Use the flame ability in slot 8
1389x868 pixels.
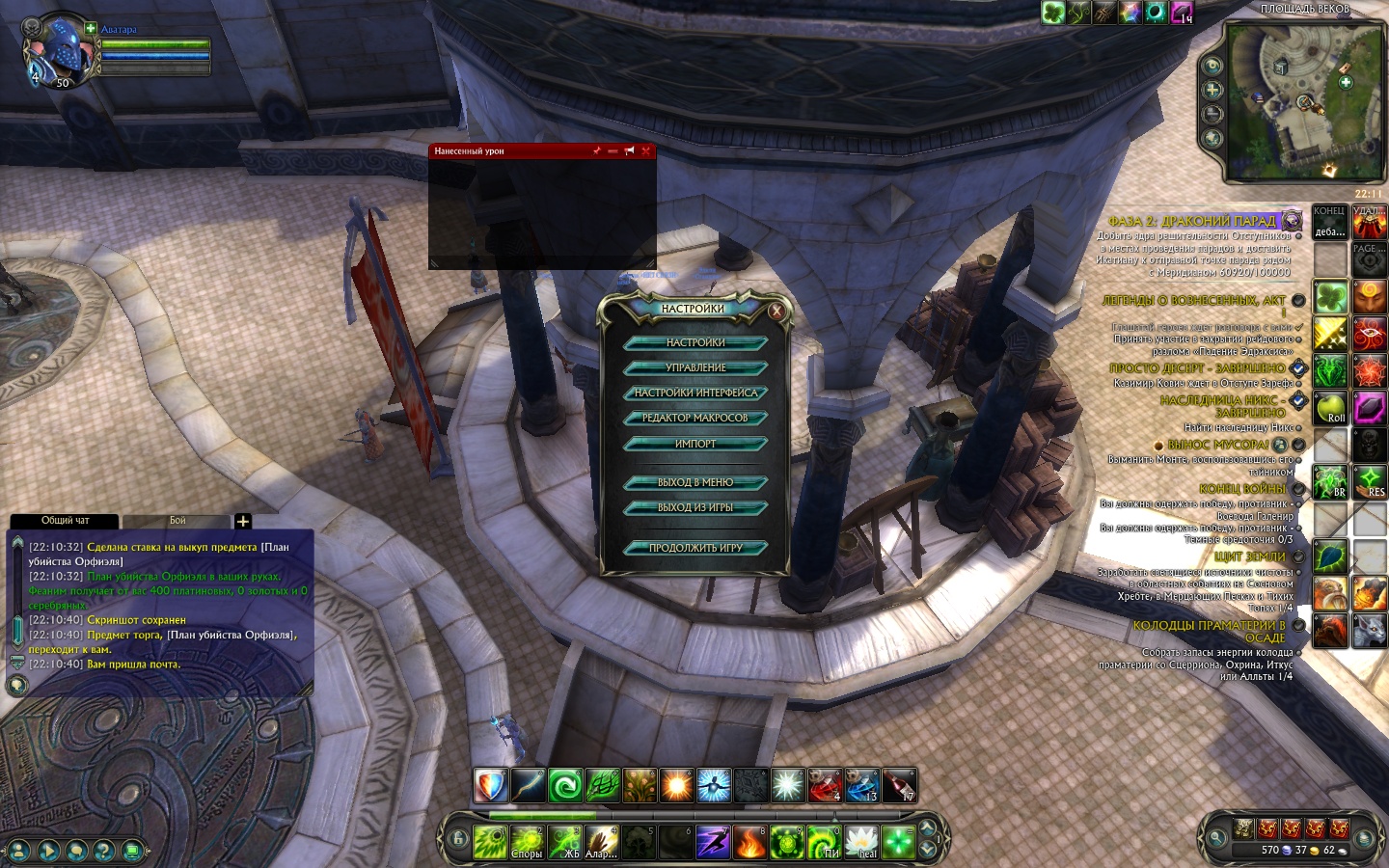(750, 842)
